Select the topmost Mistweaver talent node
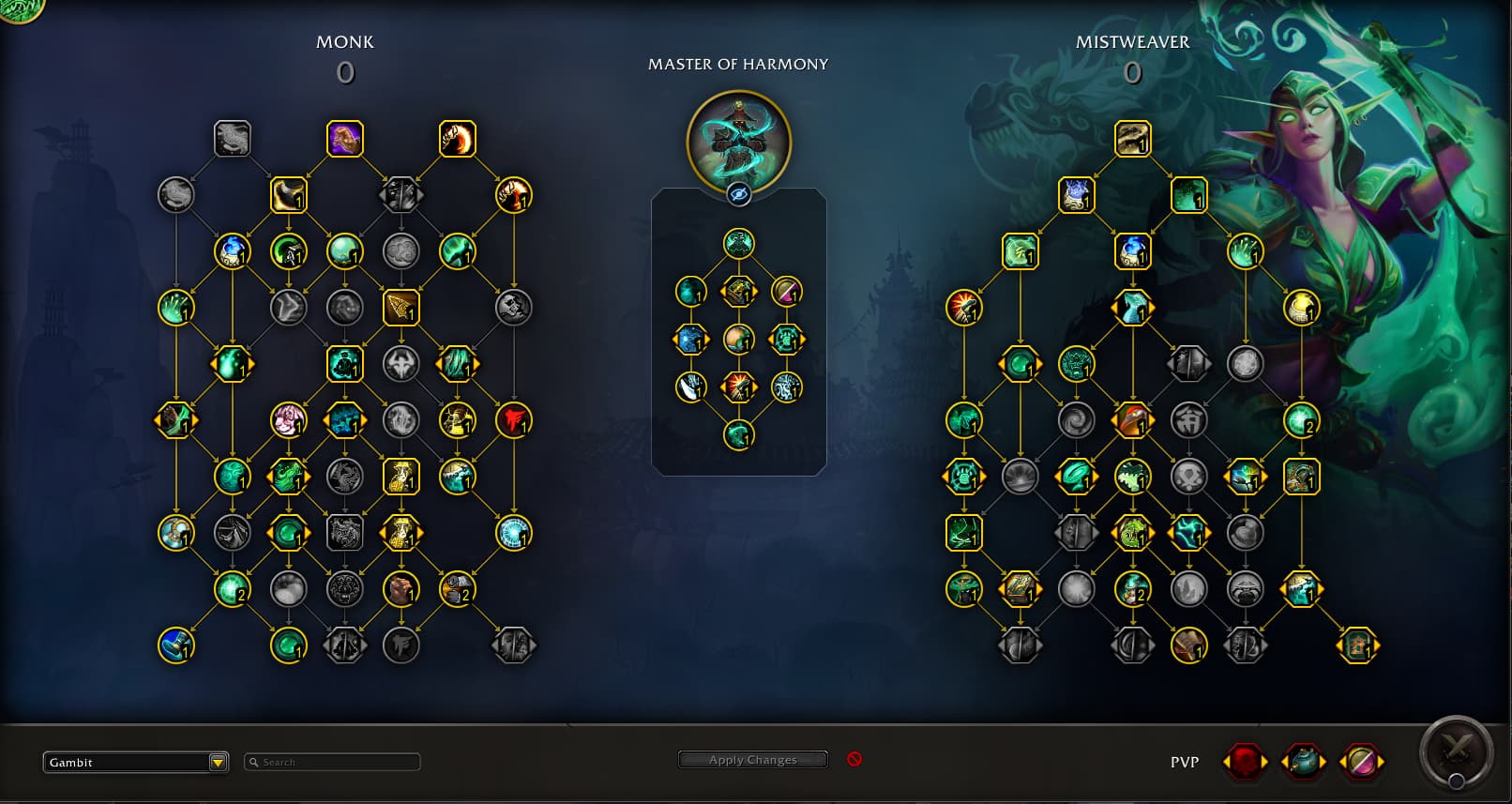 tap(1133, 139)
